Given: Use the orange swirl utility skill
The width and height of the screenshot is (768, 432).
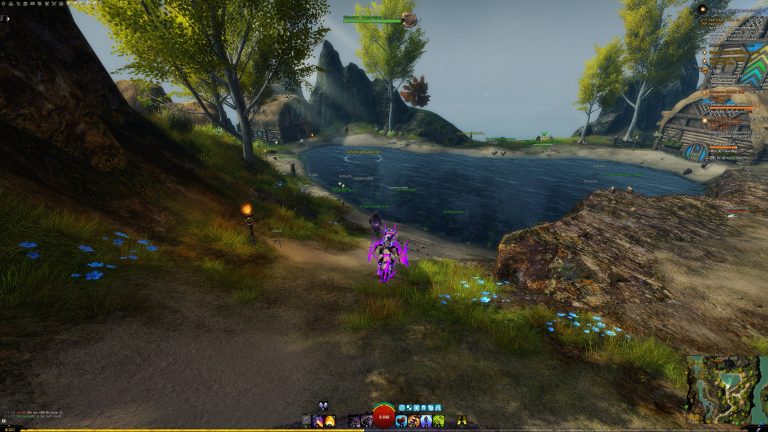Looking at the screenshot, I should click(413, 421).
